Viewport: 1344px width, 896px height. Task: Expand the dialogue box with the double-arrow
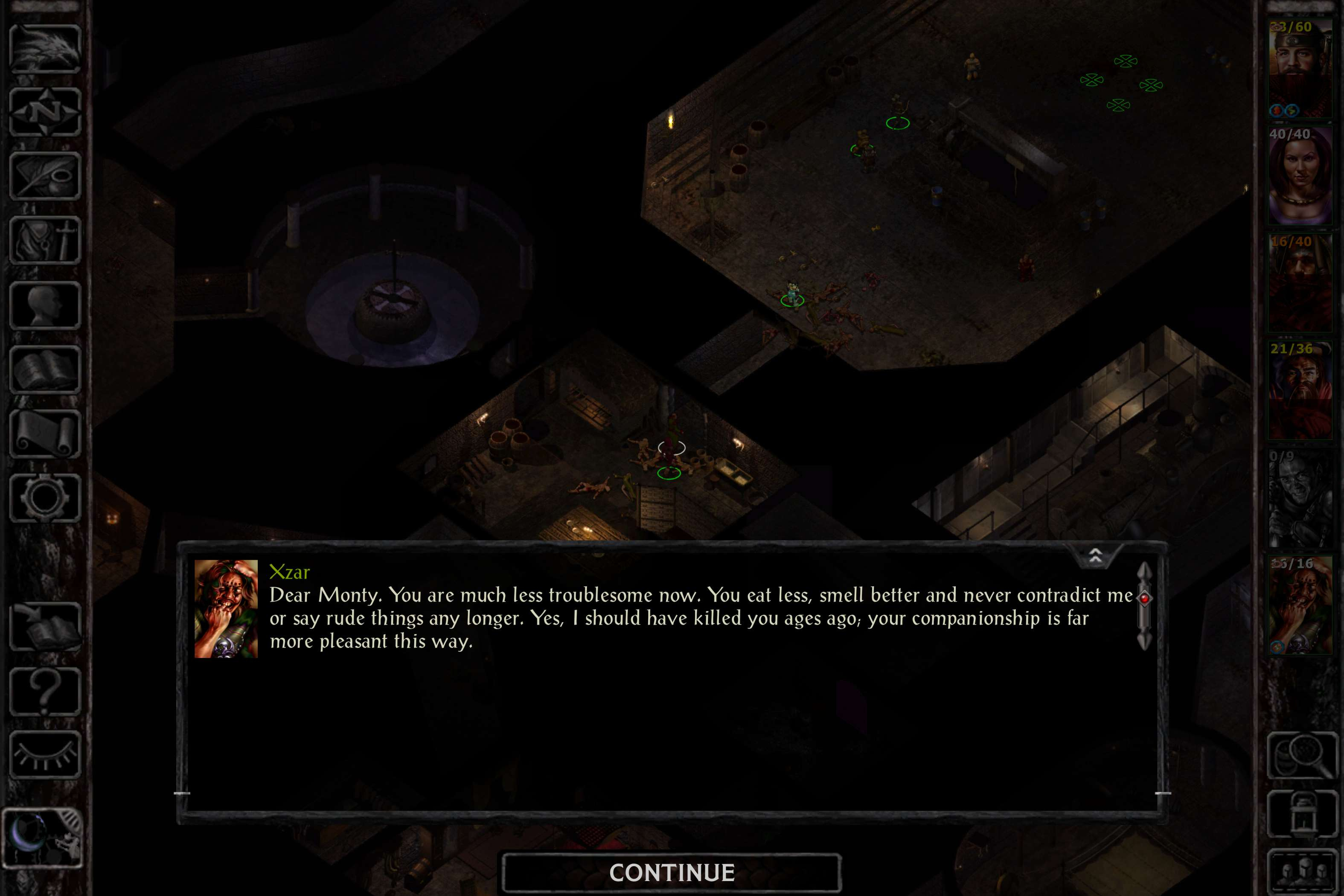(1095, 556)
